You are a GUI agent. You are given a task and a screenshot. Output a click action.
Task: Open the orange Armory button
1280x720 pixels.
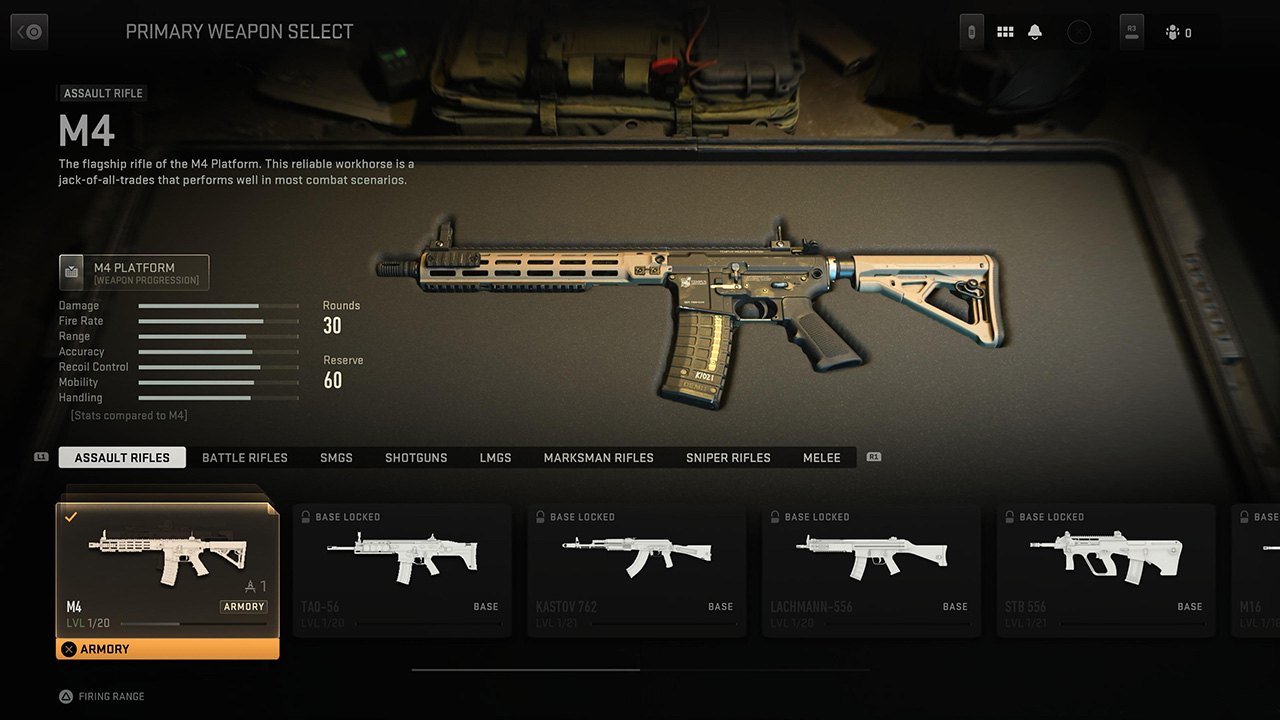click(x=167, y=649)
